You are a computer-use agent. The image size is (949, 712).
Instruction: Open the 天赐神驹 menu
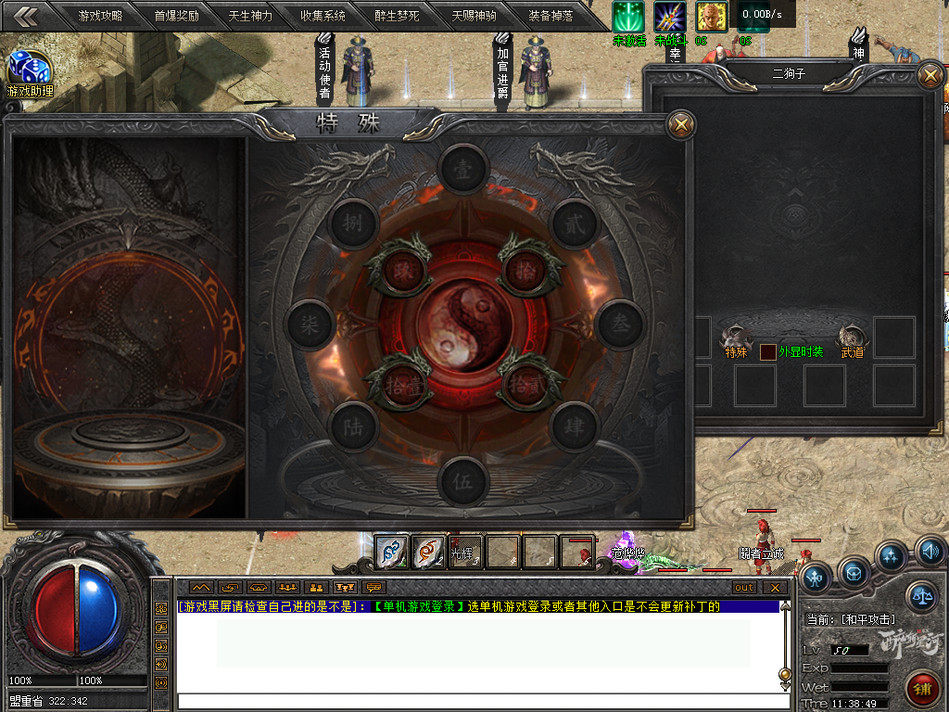point(473,16)
